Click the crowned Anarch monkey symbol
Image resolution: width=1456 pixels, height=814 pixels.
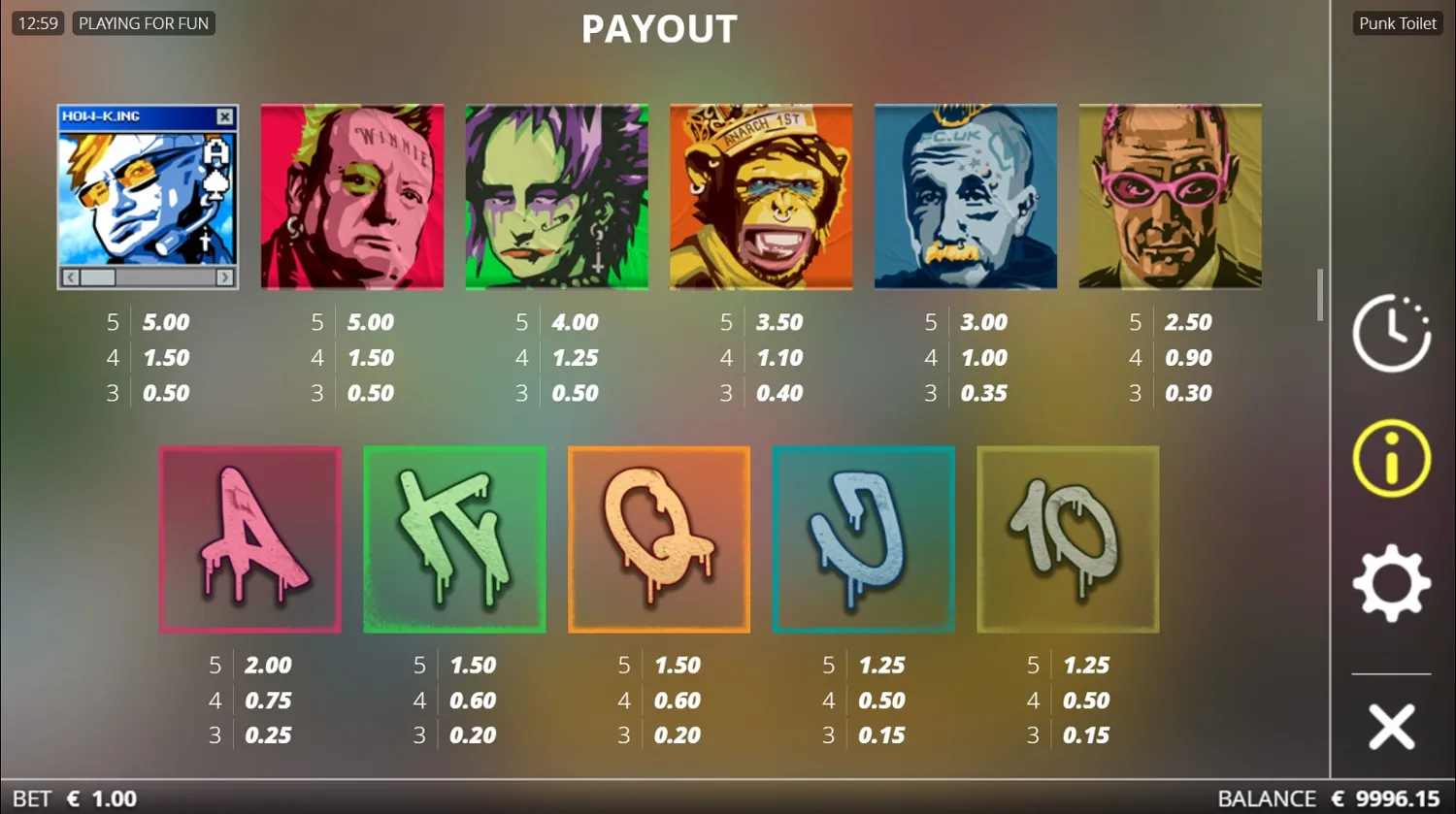pos(761,195)
